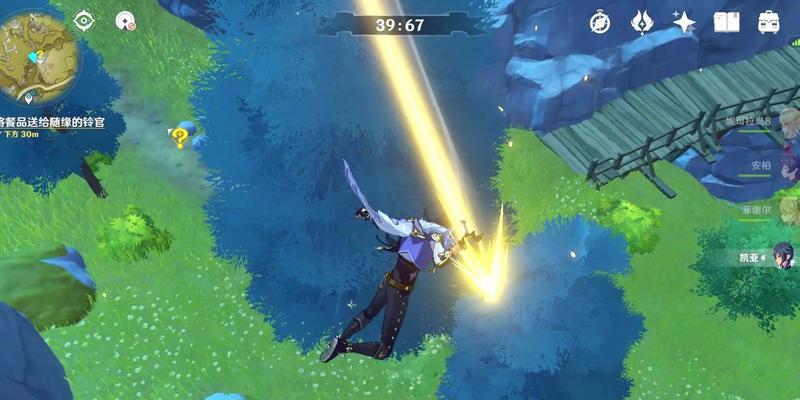The image size is (800, 400).
Task: Toggle the eye-shaped elemental sight icon
Action: coord(84,20)
